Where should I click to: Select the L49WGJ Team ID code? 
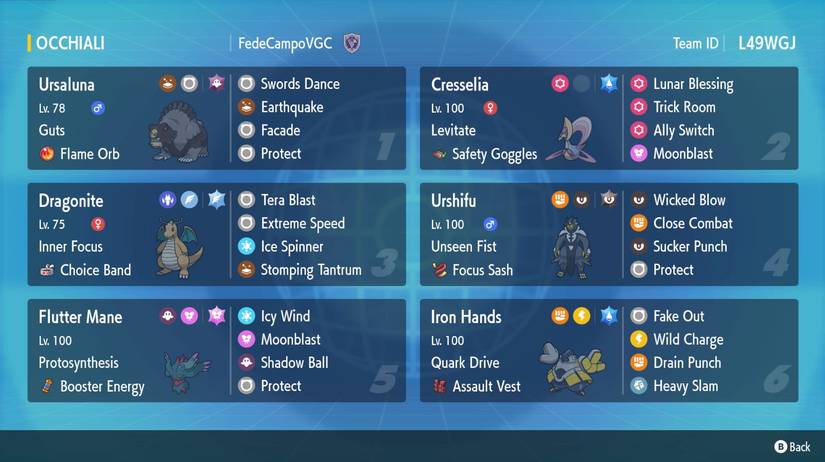coord(767,43)
